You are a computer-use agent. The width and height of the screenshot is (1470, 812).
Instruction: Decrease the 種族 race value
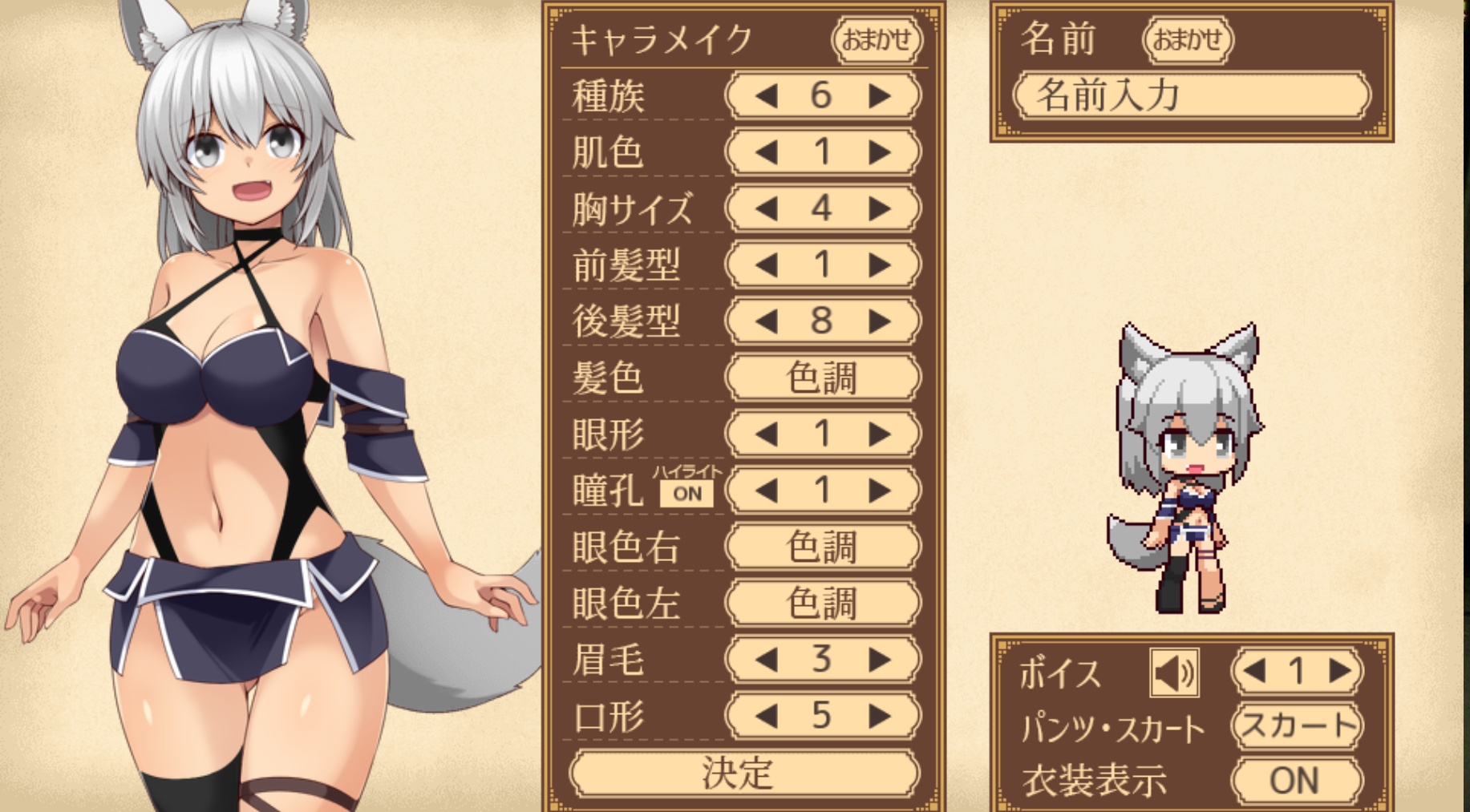point(767,96)
